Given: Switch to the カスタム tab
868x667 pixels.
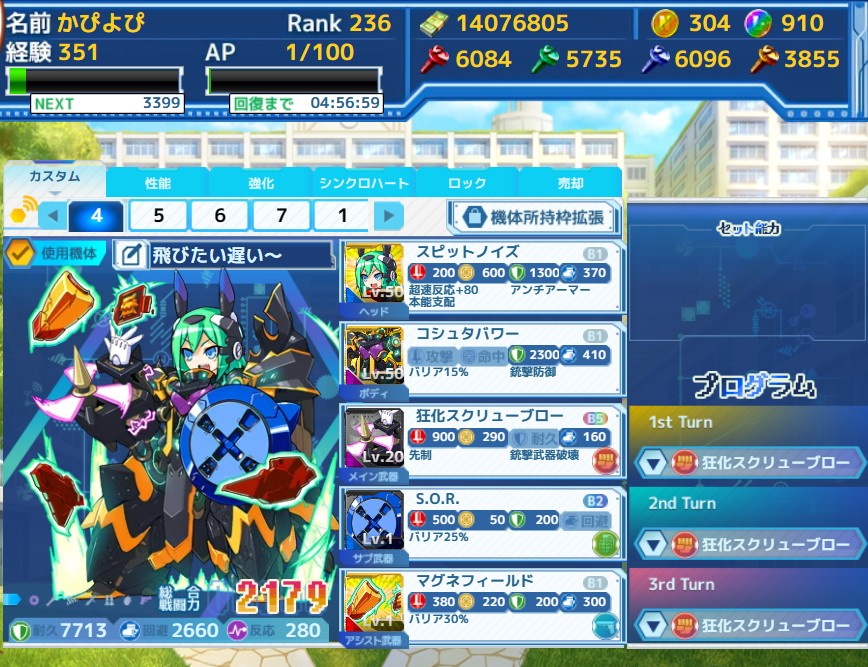Looking at the screenshot, I should tap(55, 178).
